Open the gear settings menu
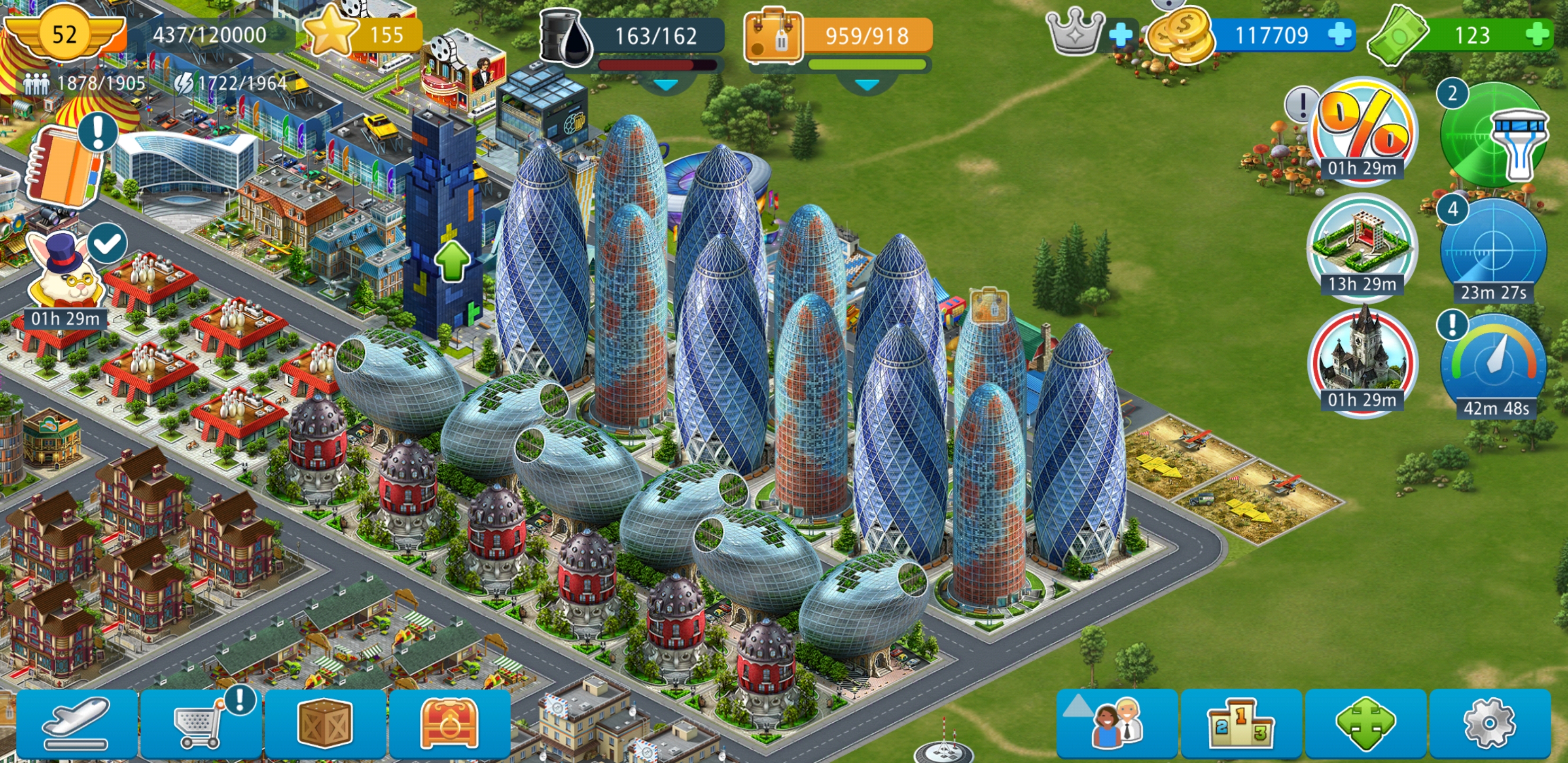Viewport: 1568px width, 763px height. [1489, 723]
